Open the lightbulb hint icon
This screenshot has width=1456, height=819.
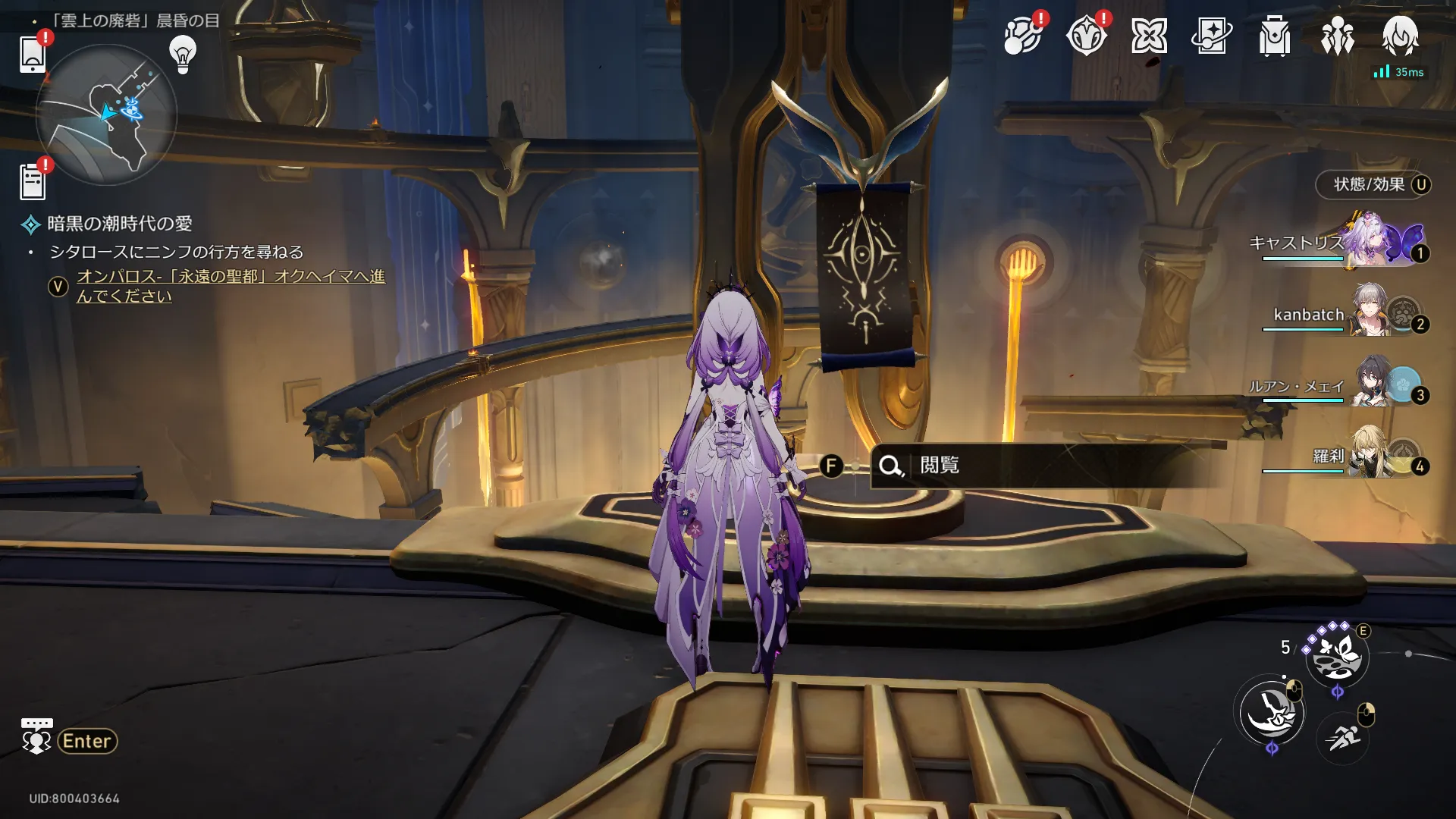[183, 54]
